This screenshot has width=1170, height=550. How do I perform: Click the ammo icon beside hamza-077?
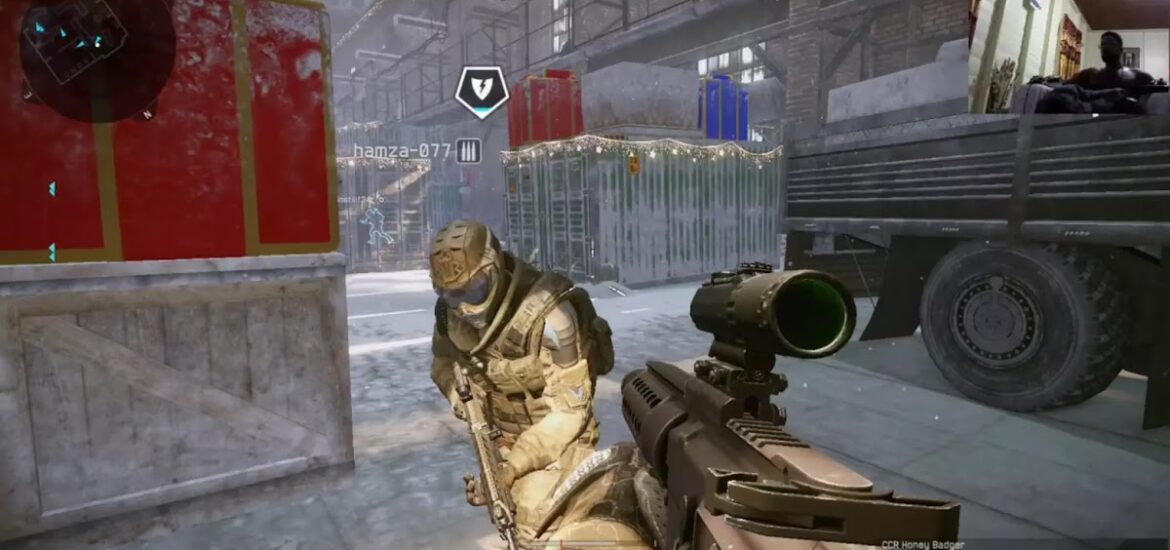(x=468, y=151)
